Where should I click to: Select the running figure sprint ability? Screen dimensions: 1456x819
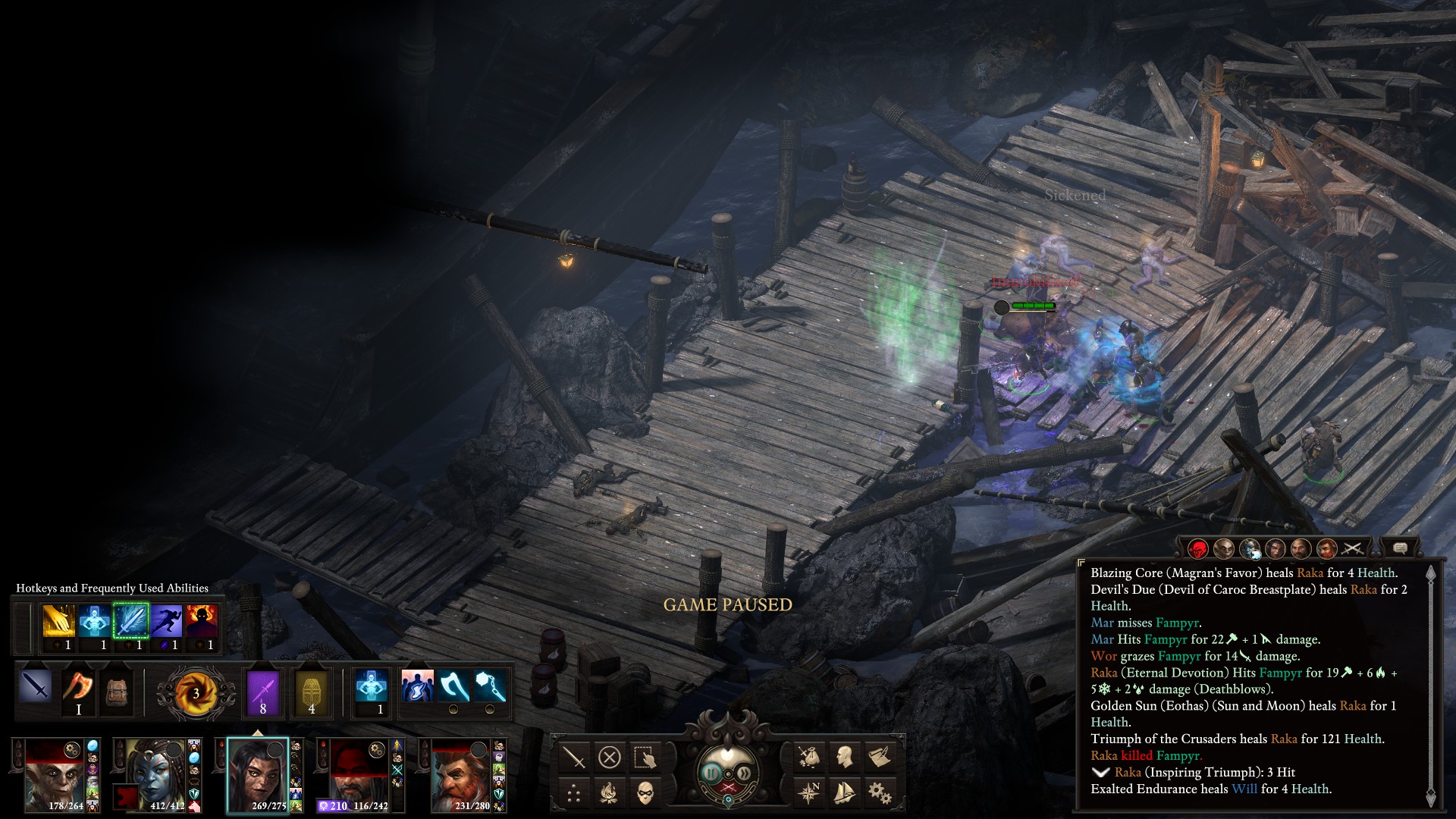pos(166,622)
